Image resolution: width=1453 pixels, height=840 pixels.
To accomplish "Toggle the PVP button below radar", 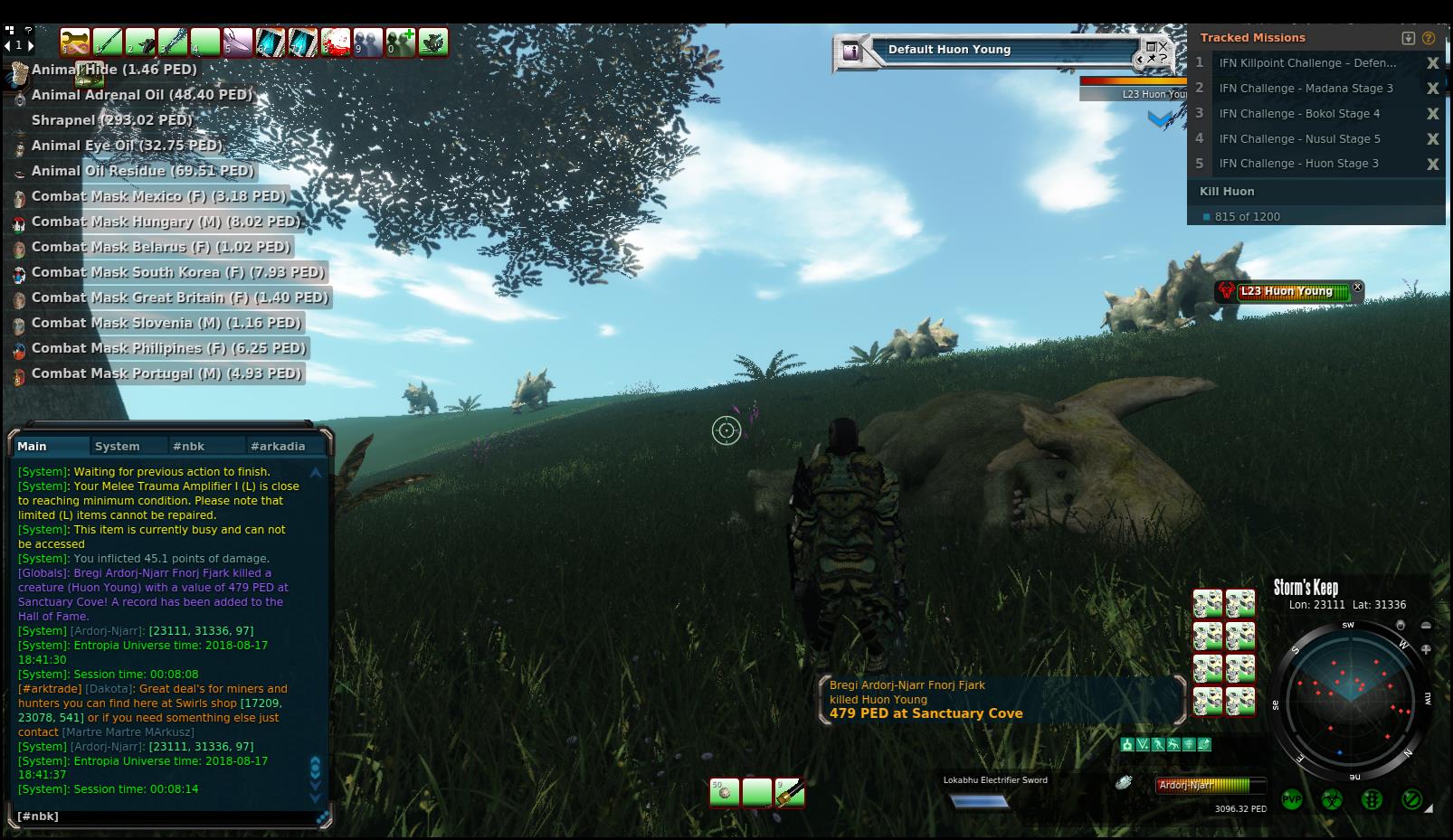I will pos(1292,800).
